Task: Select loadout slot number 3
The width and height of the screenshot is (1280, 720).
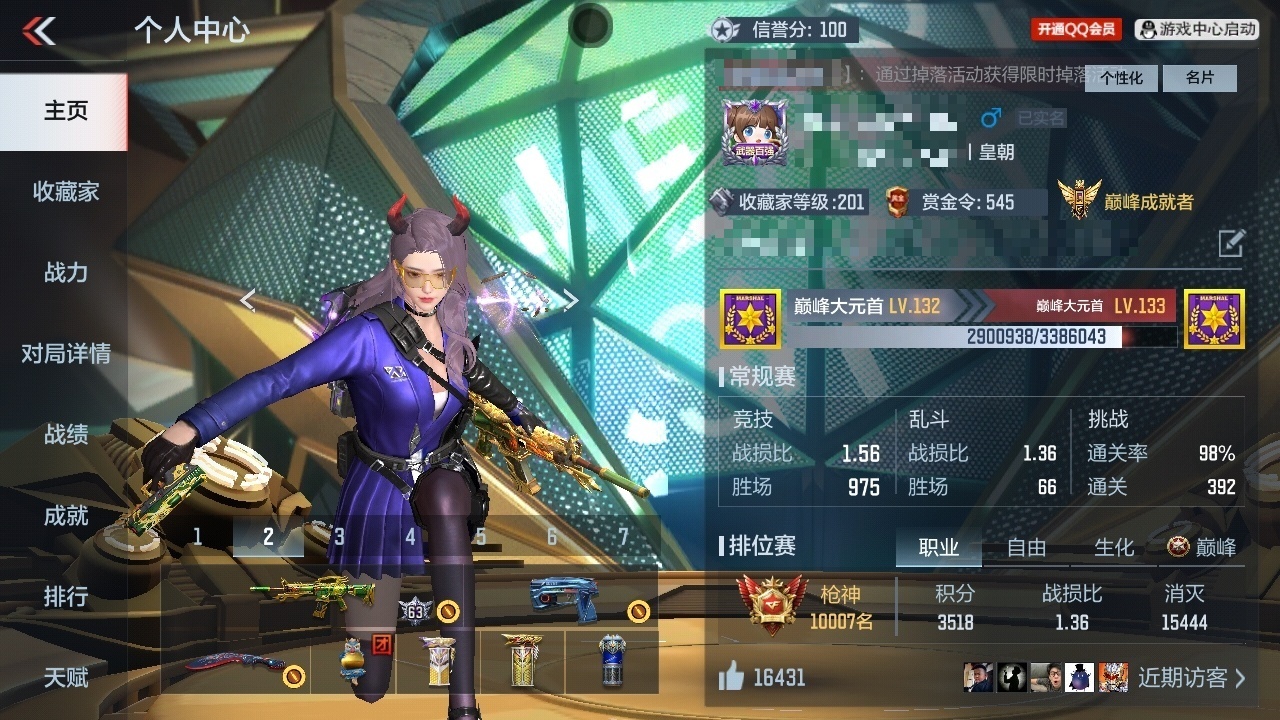Action: 339,537
